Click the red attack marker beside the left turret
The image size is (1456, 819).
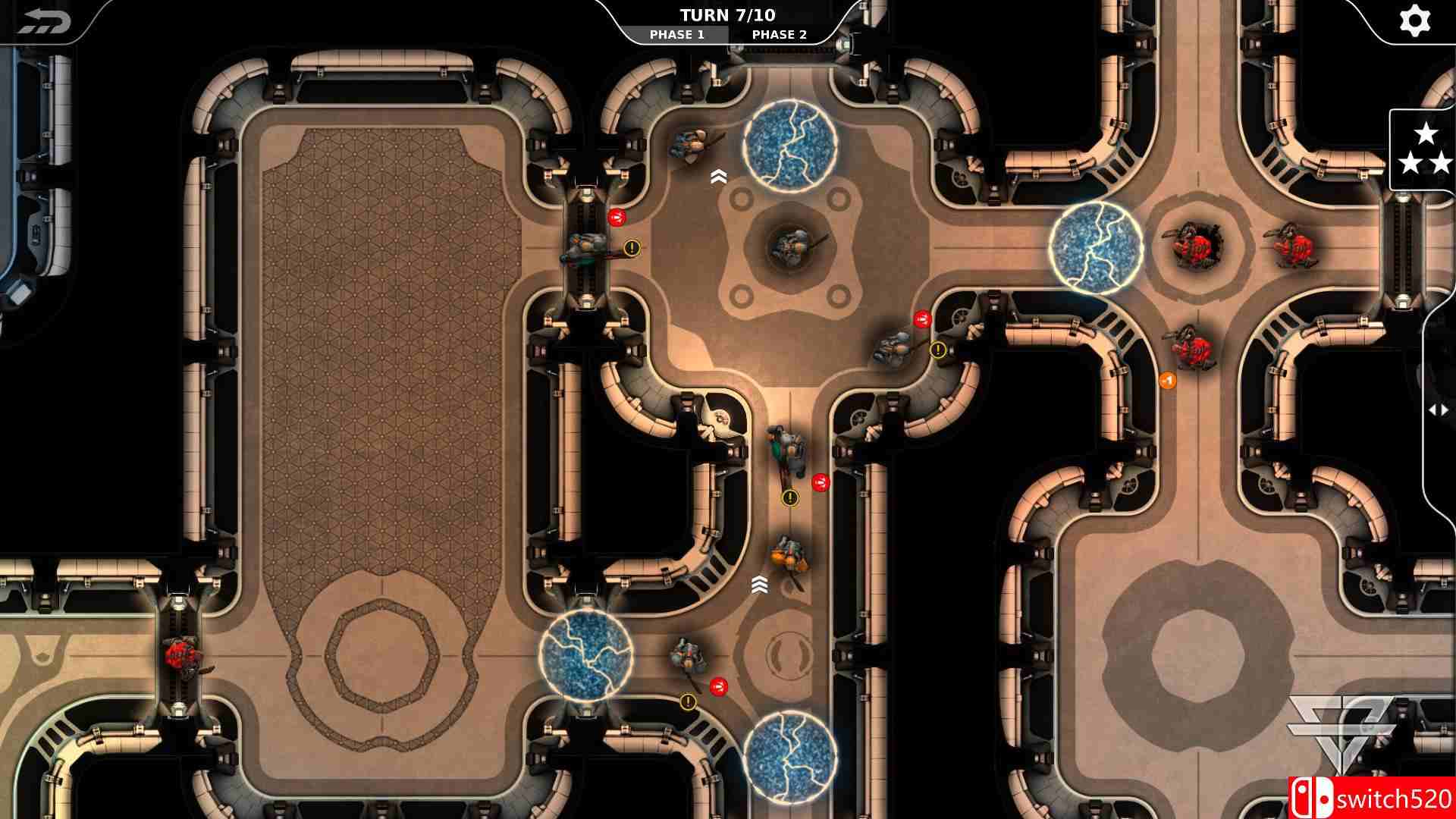[x=617, y=216]
